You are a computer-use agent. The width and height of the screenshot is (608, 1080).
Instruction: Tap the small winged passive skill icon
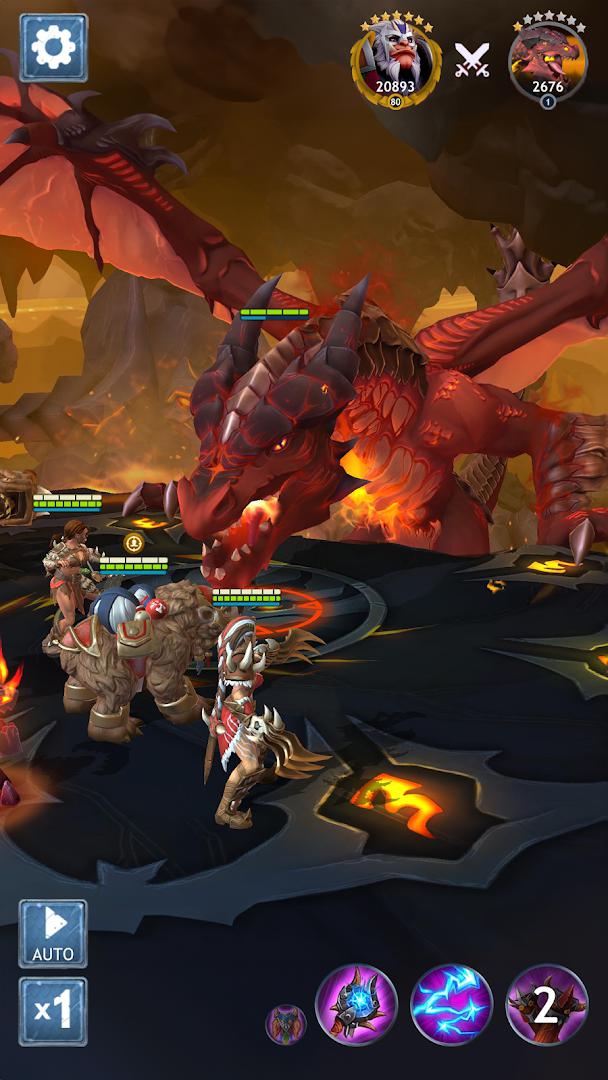[x=285, y=1024]
